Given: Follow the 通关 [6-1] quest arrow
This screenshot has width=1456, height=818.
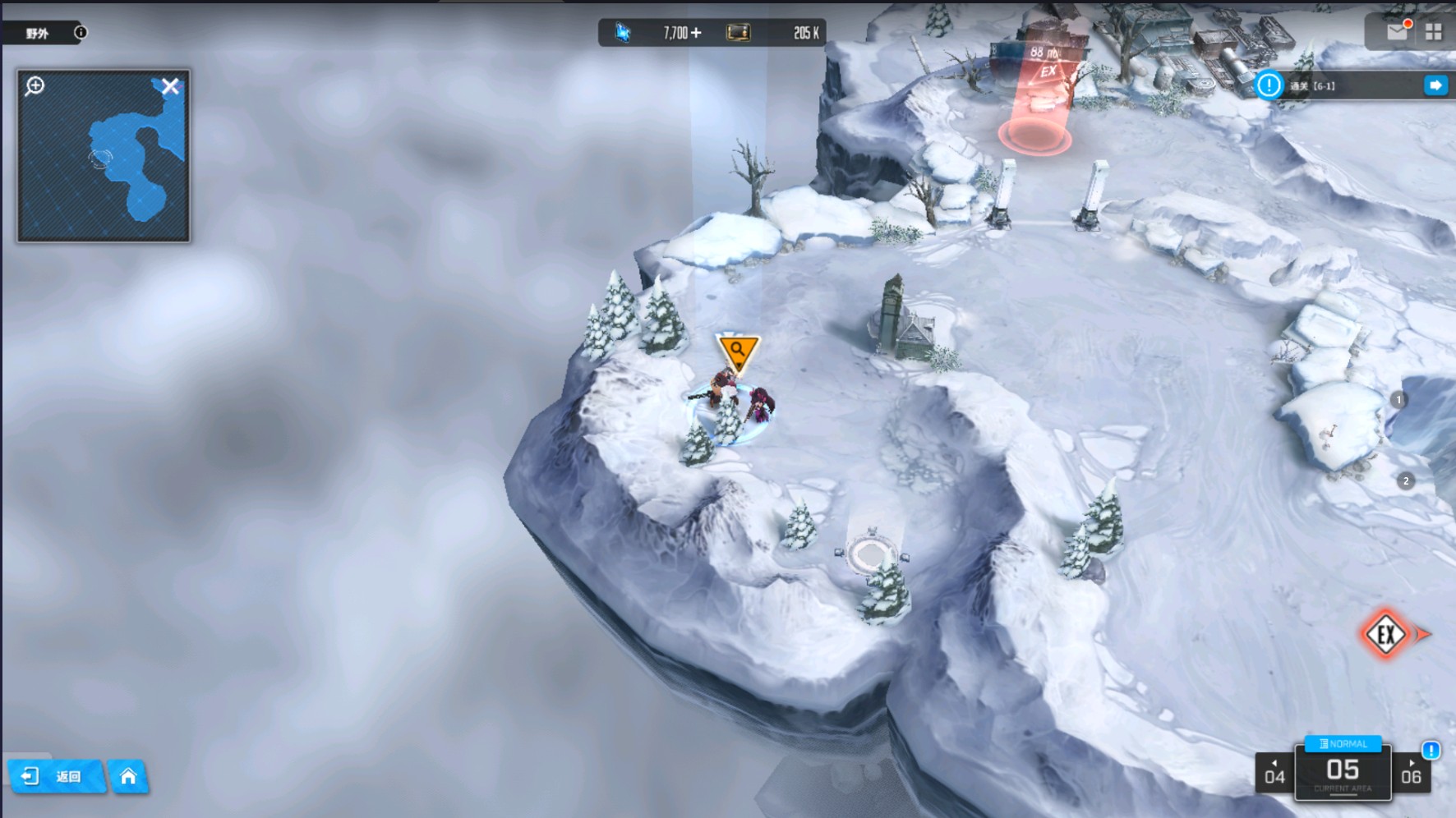Looking at the screenshot, I should [1435, 85].
